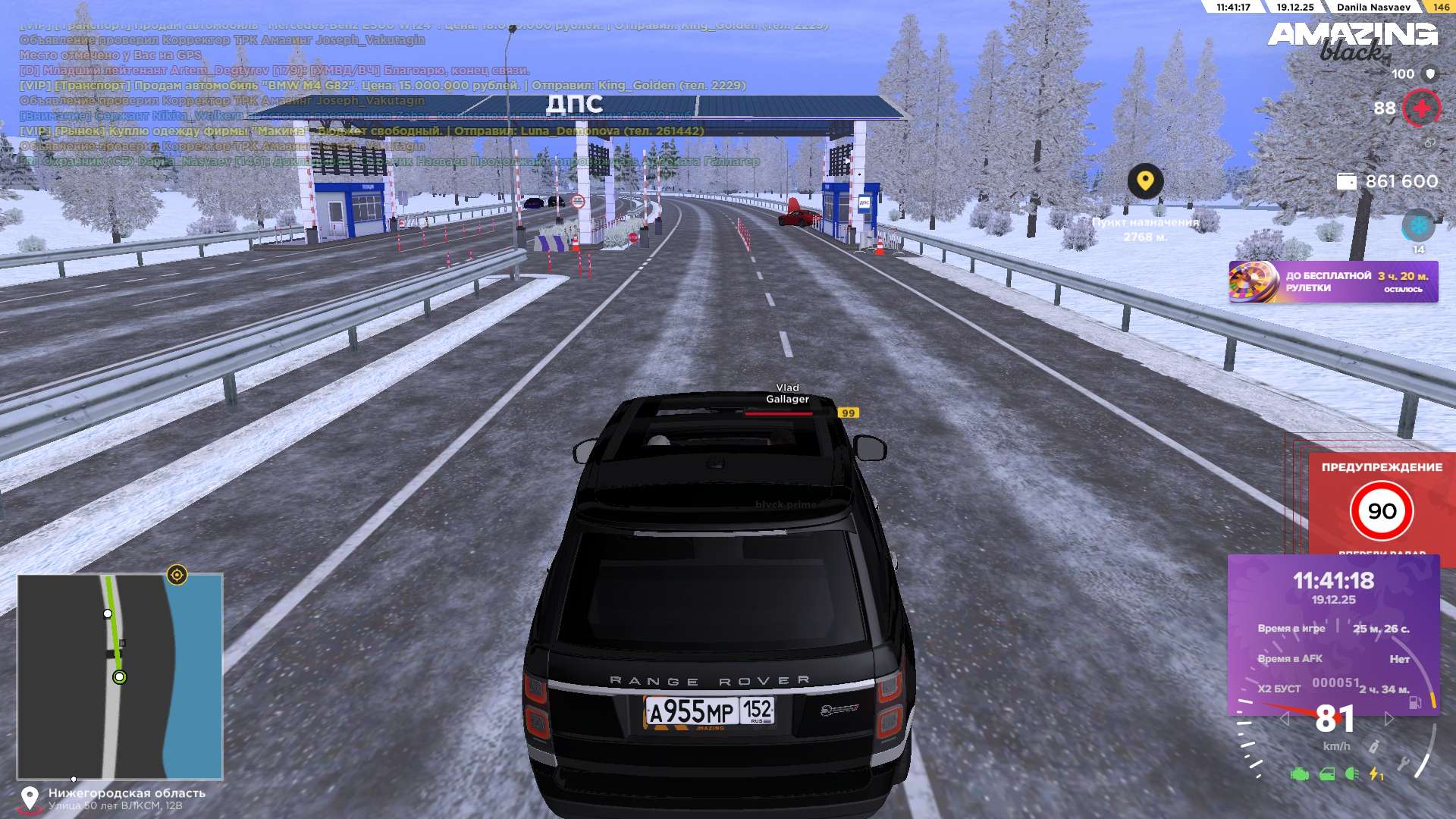
Task: Click the BMW M4 G82 sale chat message
Action: click(383, 86)
